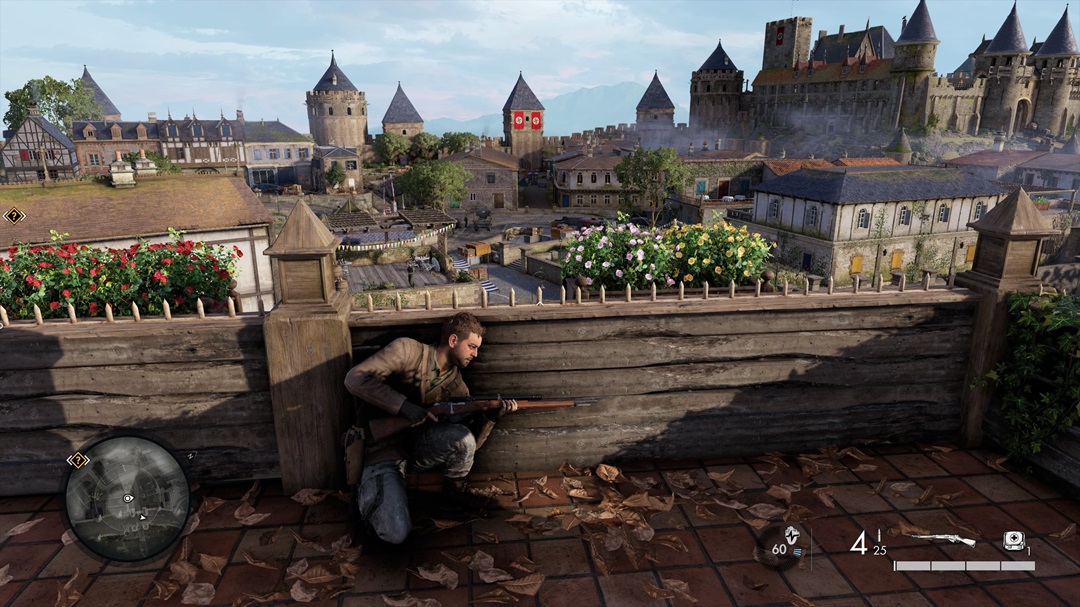Click the floating question-mark objective marker above the roof
This screenshot has height=607, width=1080.
click(x=13, y=215)
